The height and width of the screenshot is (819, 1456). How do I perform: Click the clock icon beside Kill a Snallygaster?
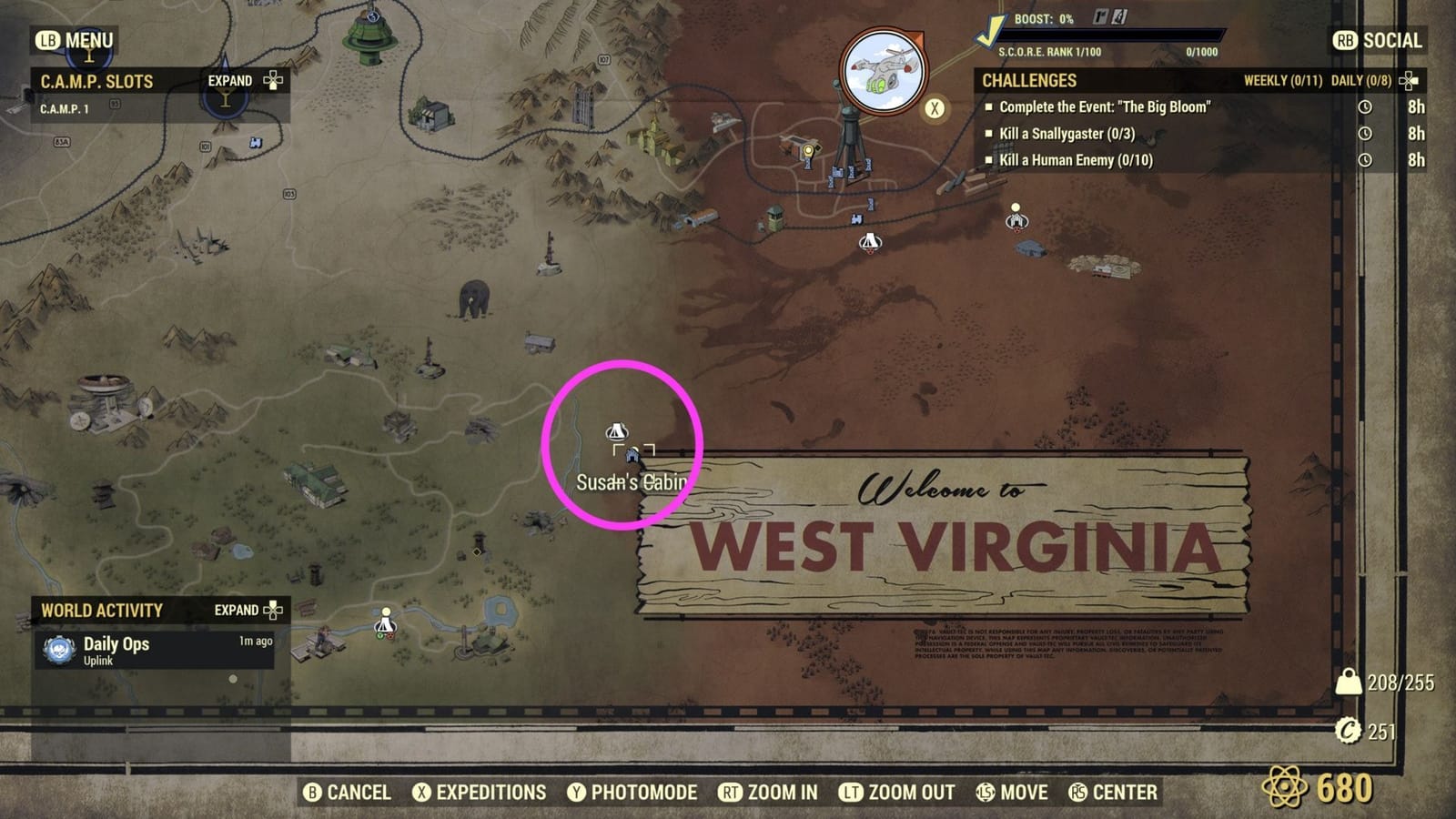[1363, 133]
